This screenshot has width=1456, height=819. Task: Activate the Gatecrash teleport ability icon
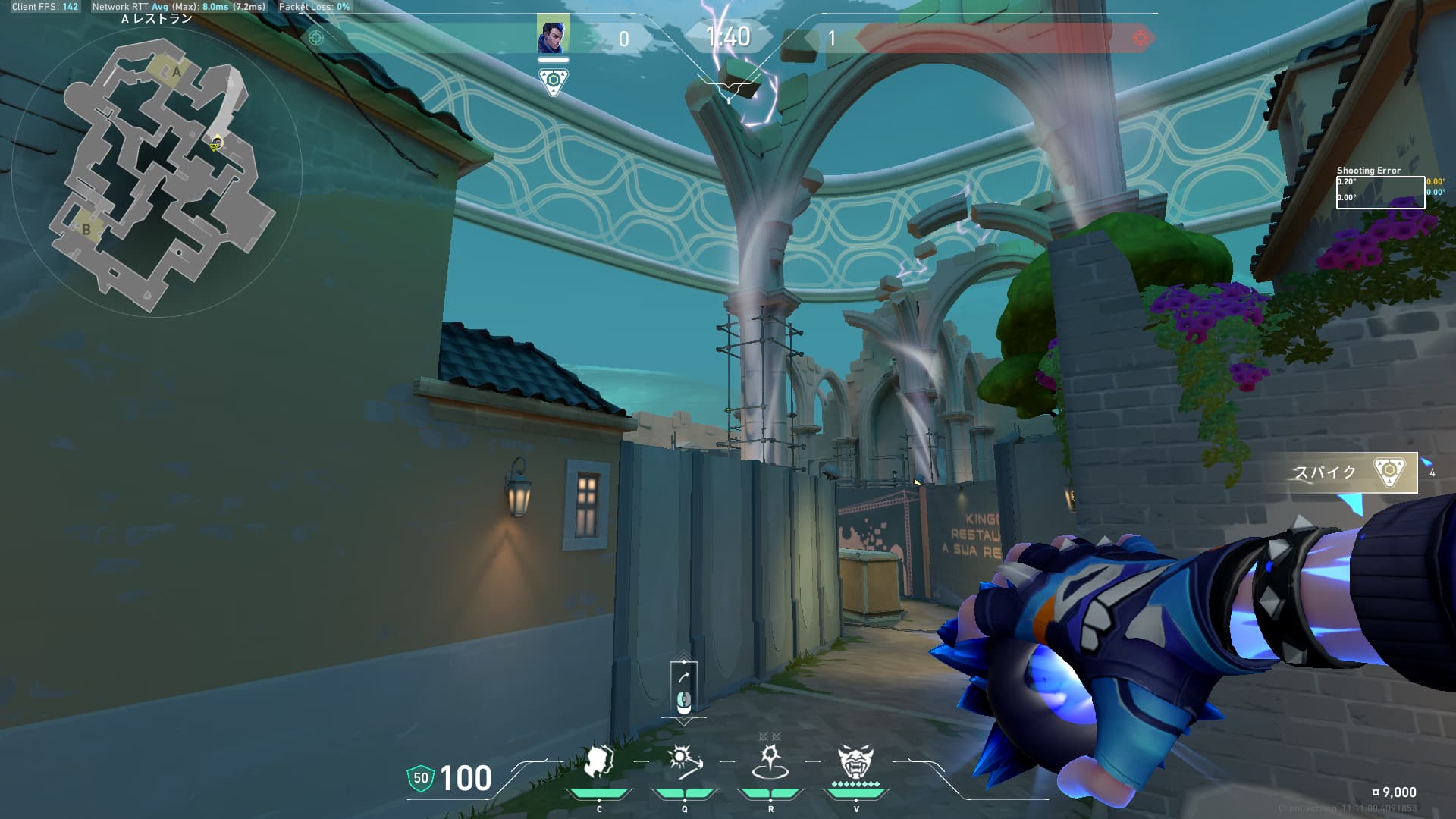[770, 763]
